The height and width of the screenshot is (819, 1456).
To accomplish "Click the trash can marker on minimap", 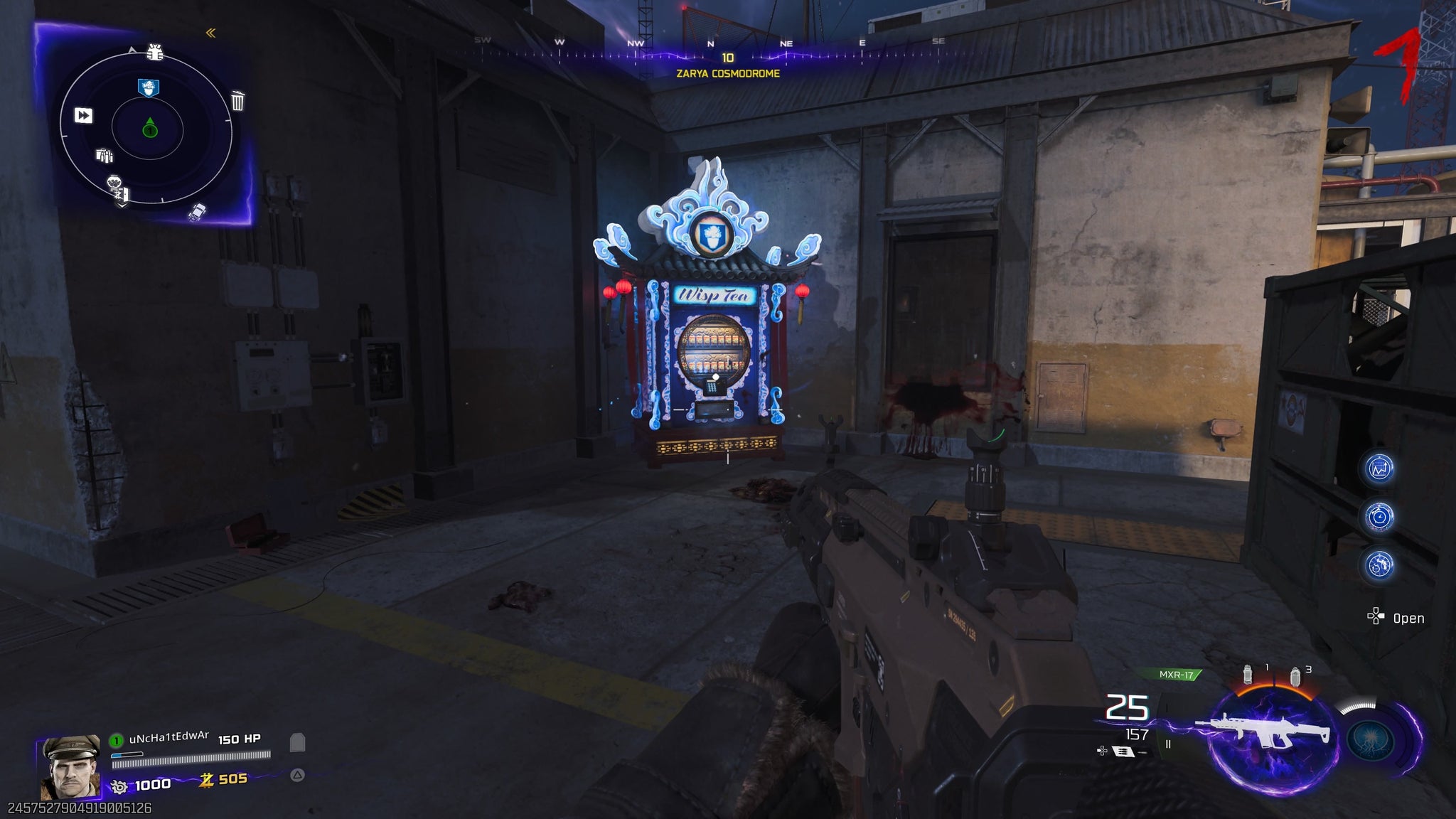I will point(237,101).
